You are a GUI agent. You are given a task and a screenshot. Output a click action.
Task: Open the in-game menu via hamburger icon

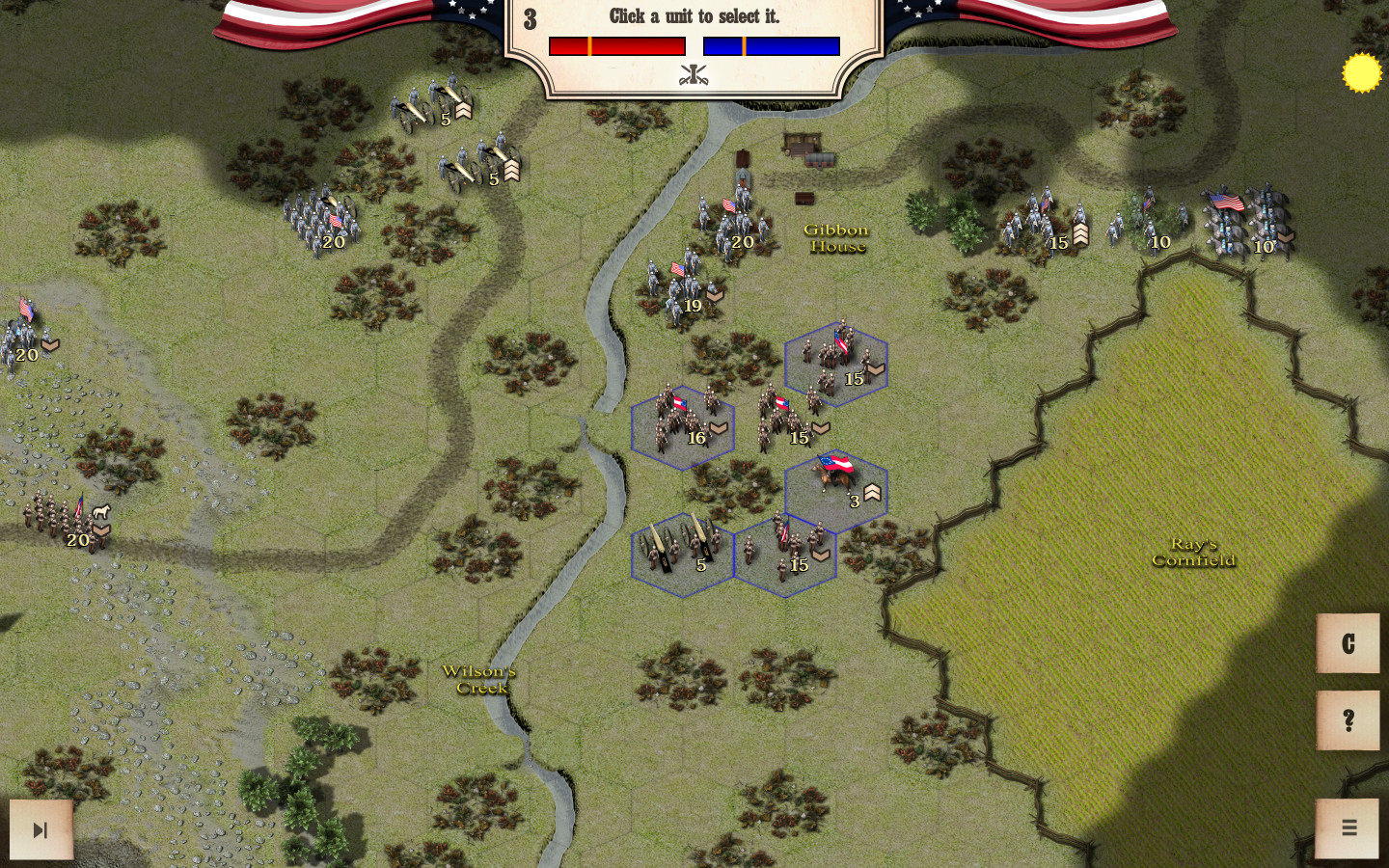1348,827
